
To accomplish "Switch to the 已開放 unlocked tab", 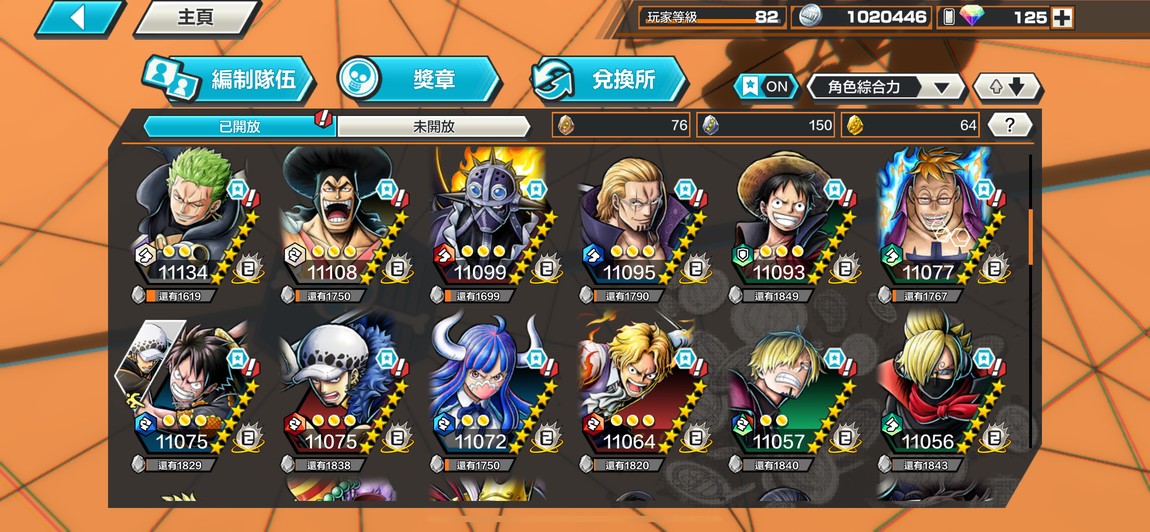I will (x=238, y=126).
